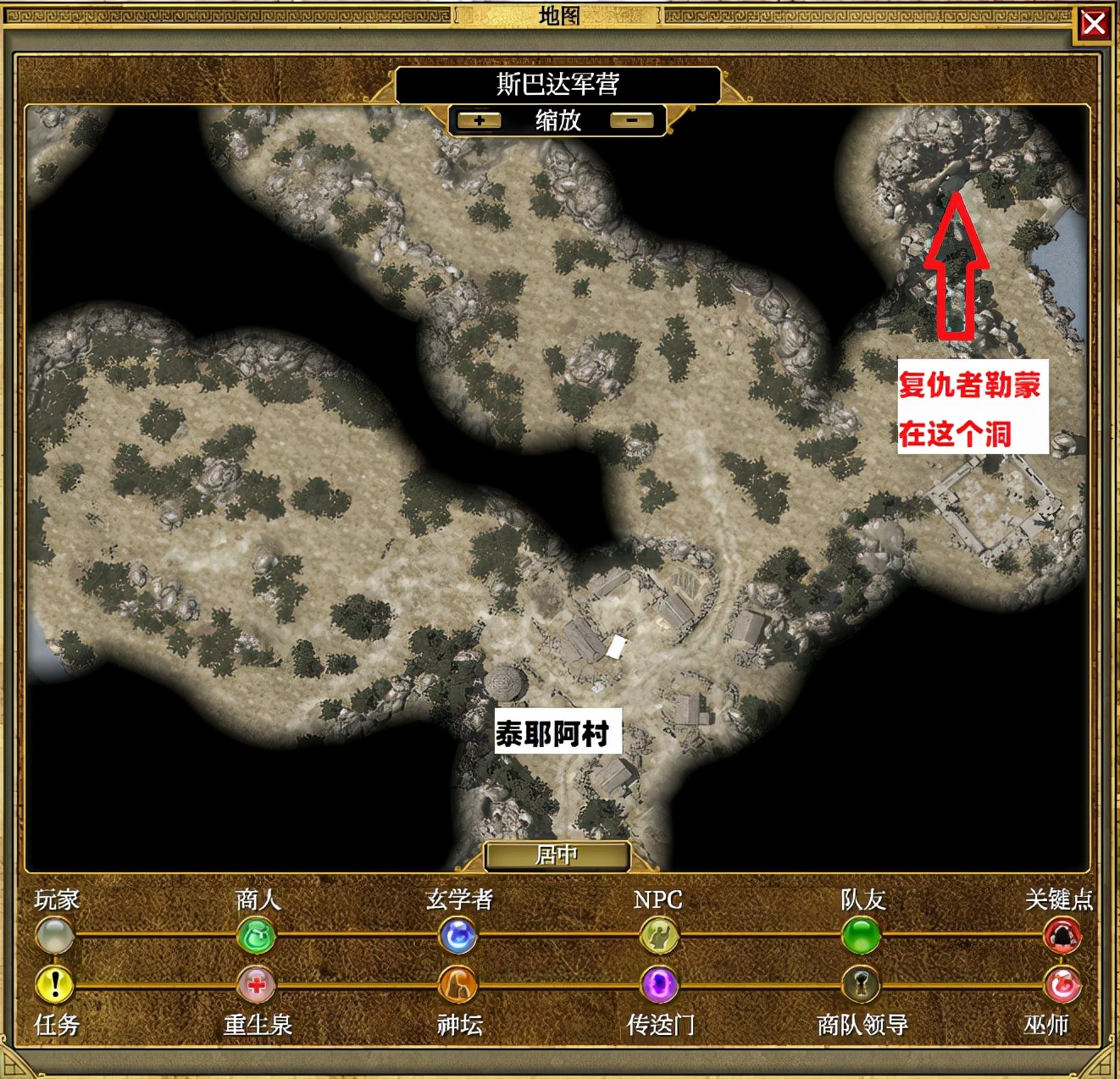Toggle the NPC legend orb
1120x1079 pixels.
pyautogui.click(x=658, y=936)
